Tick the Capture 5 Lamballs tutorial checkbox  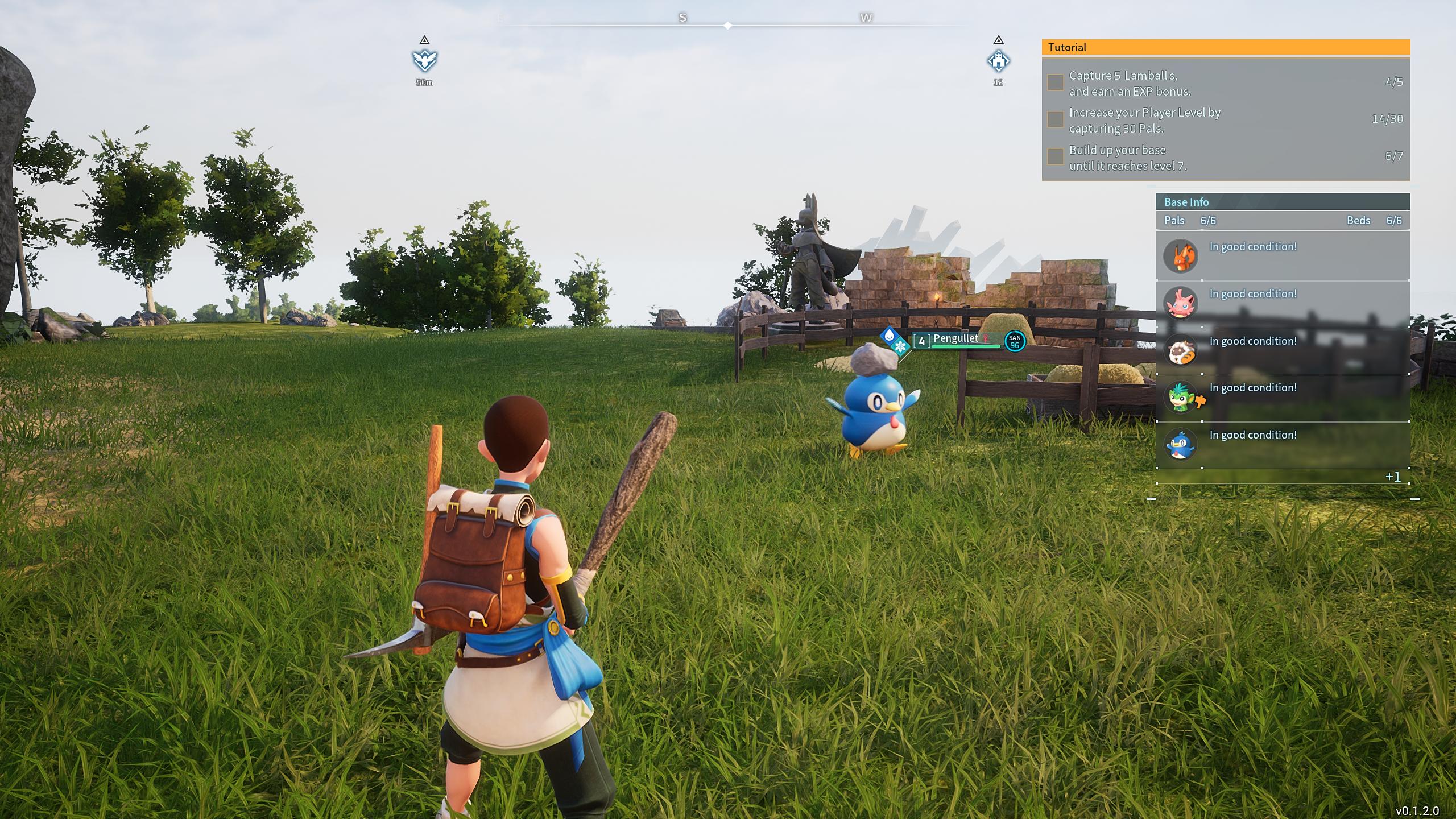(x=1056, y=82)
